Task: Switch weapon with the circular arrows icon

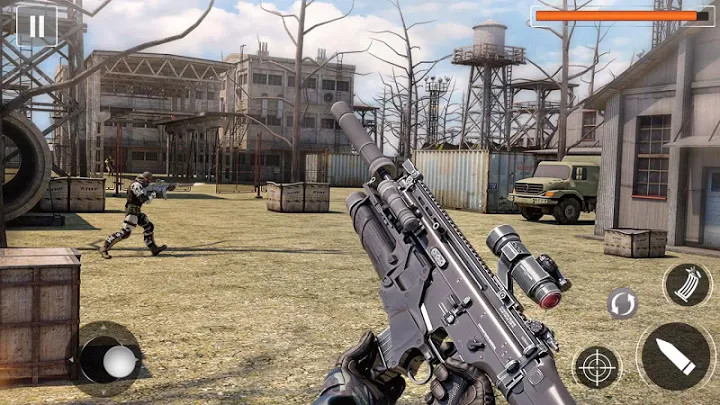Action: point(622,302)
